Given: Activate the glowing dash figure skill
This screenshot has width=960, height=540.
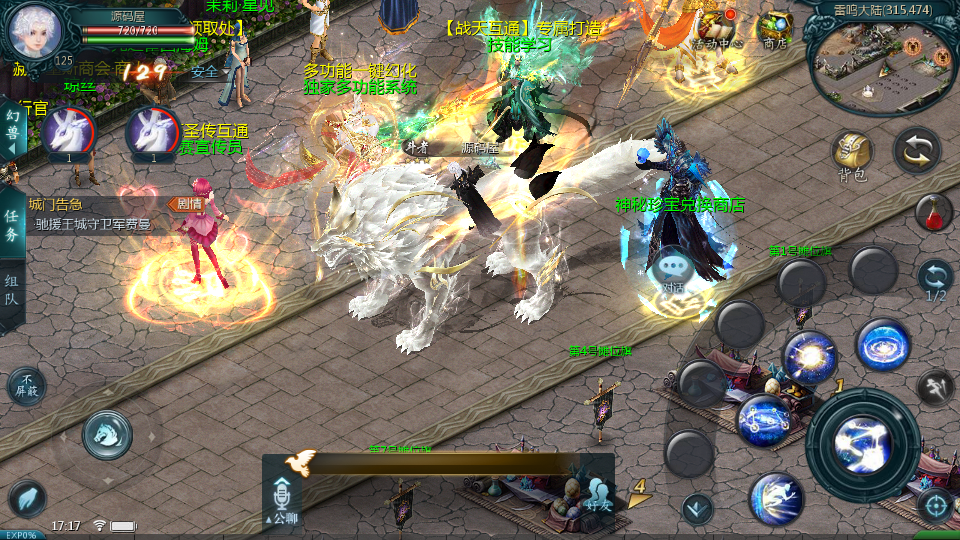Looking at the screenshot, I should coord(776,499).
